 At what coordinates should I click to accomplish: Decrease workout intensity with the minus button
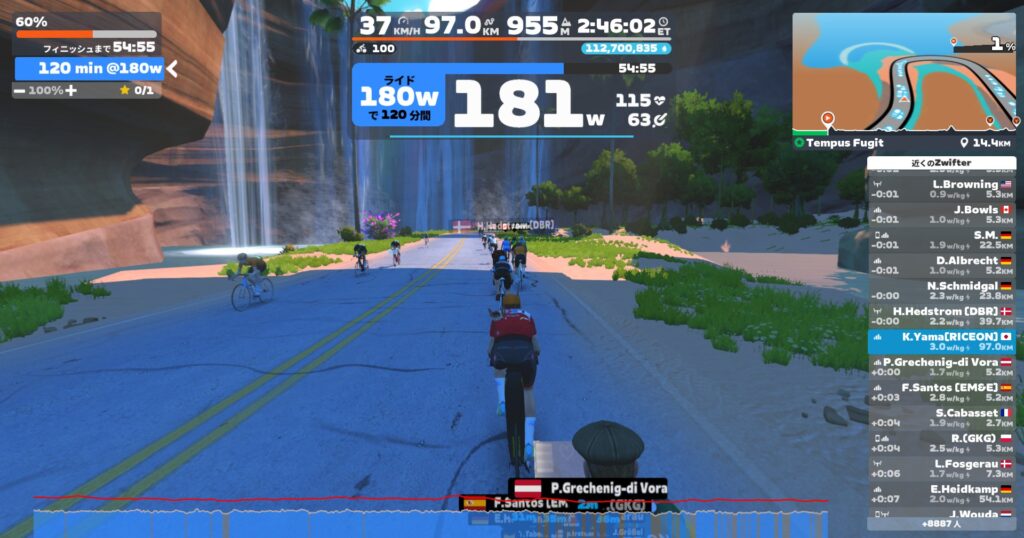point(20,91)
